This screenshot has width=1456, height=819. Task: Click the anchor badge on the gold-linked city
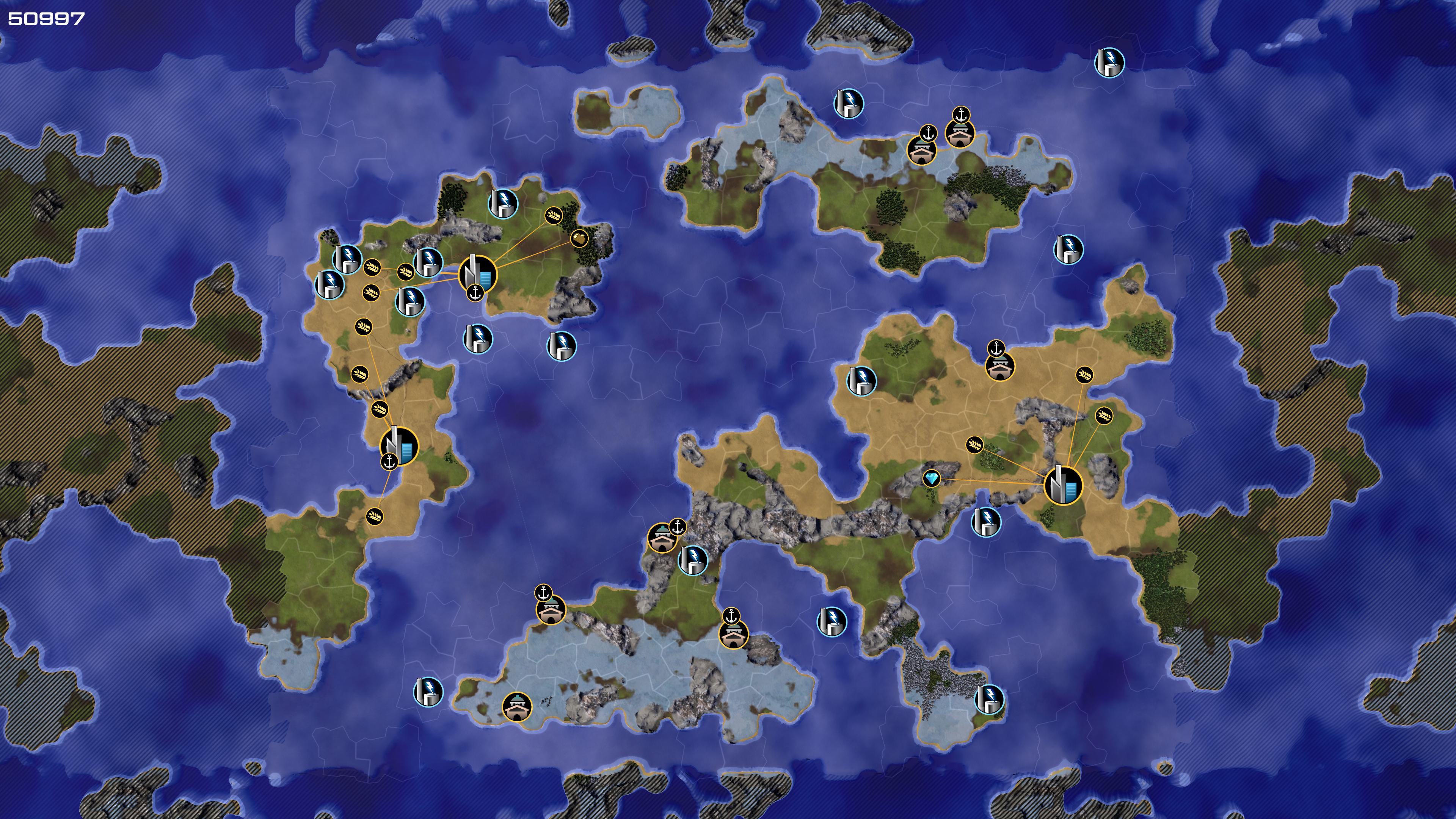coord(475,293)
